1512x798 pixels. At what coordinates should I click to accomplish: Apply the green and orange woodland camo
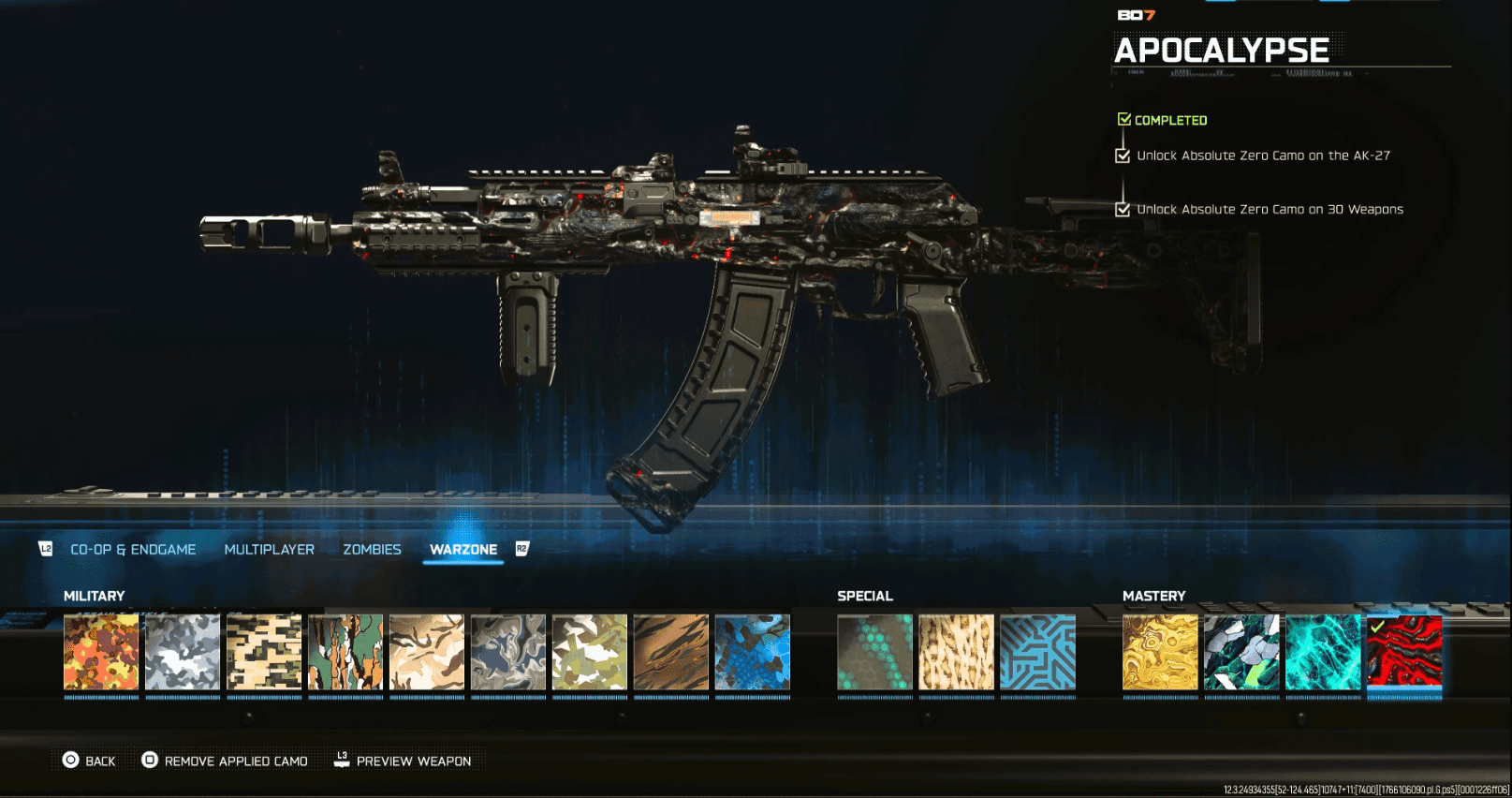(x=345, y=653)
